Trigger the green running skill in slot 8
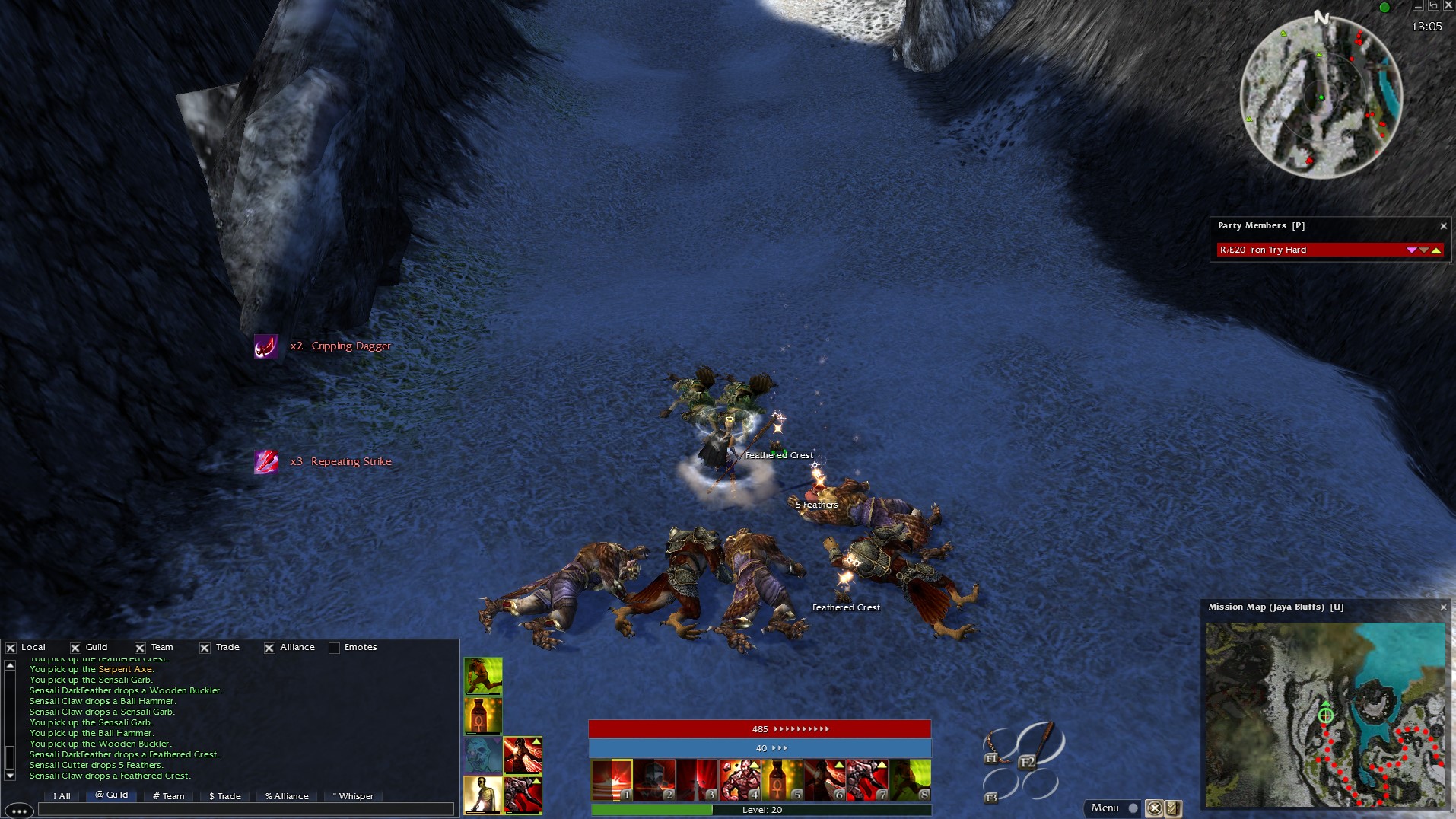Screen dimensions: 1456x819 [x=910, y=780]
